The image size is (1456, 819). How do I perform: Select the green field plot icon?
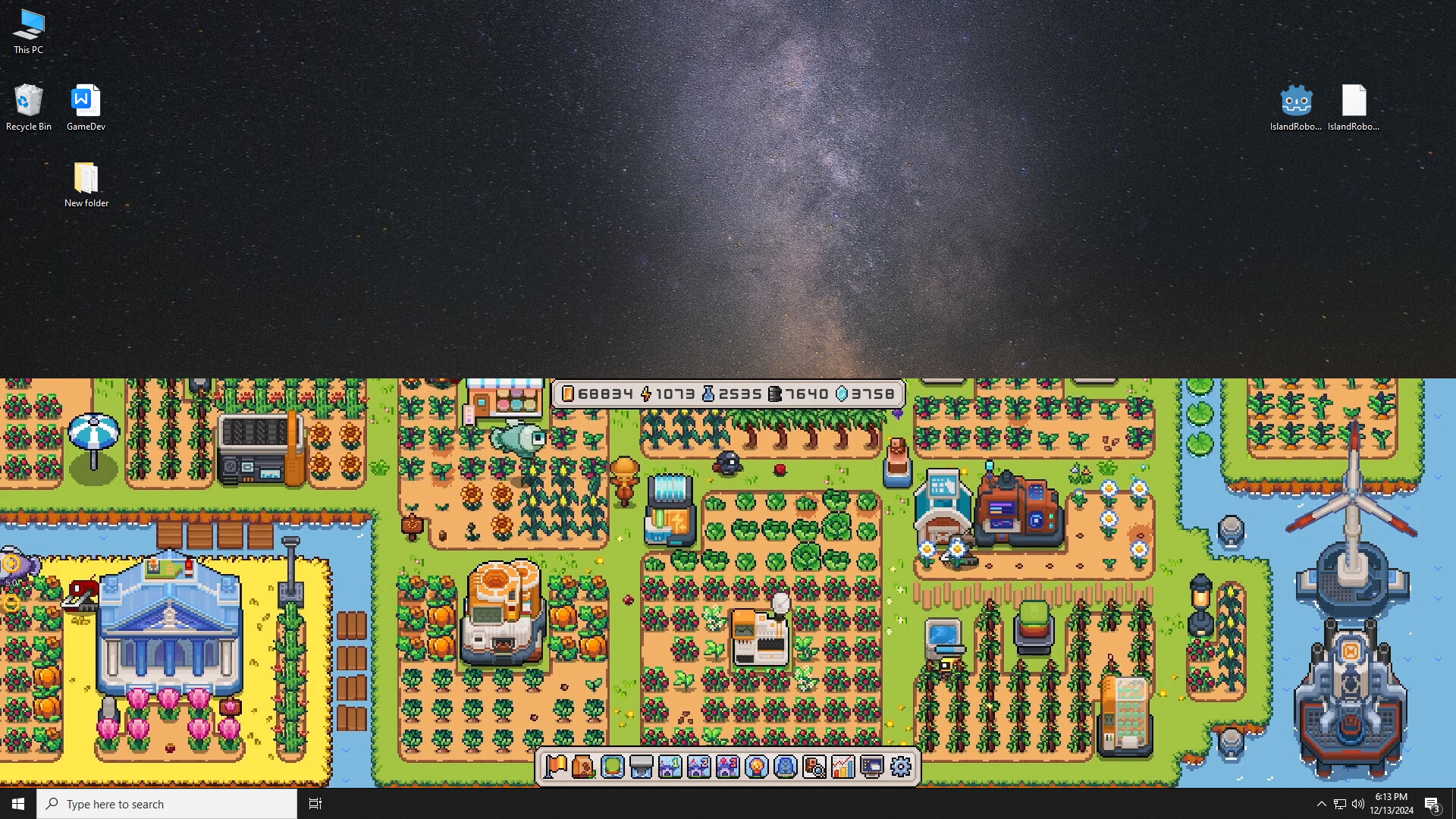[x=611, y=767]
